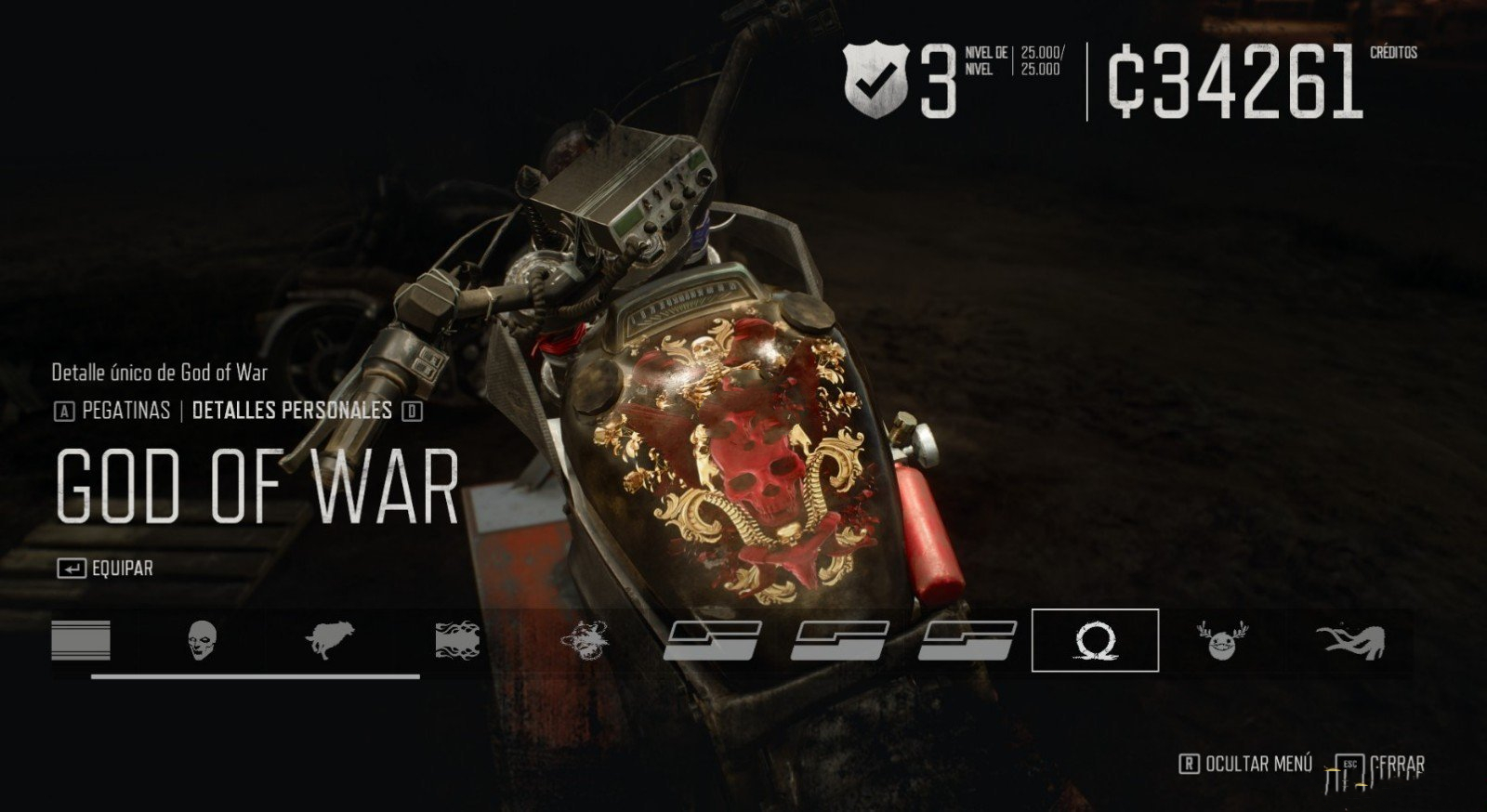Choose the skull face decal
Viewport: 1487px width, 812px height.
202,640
